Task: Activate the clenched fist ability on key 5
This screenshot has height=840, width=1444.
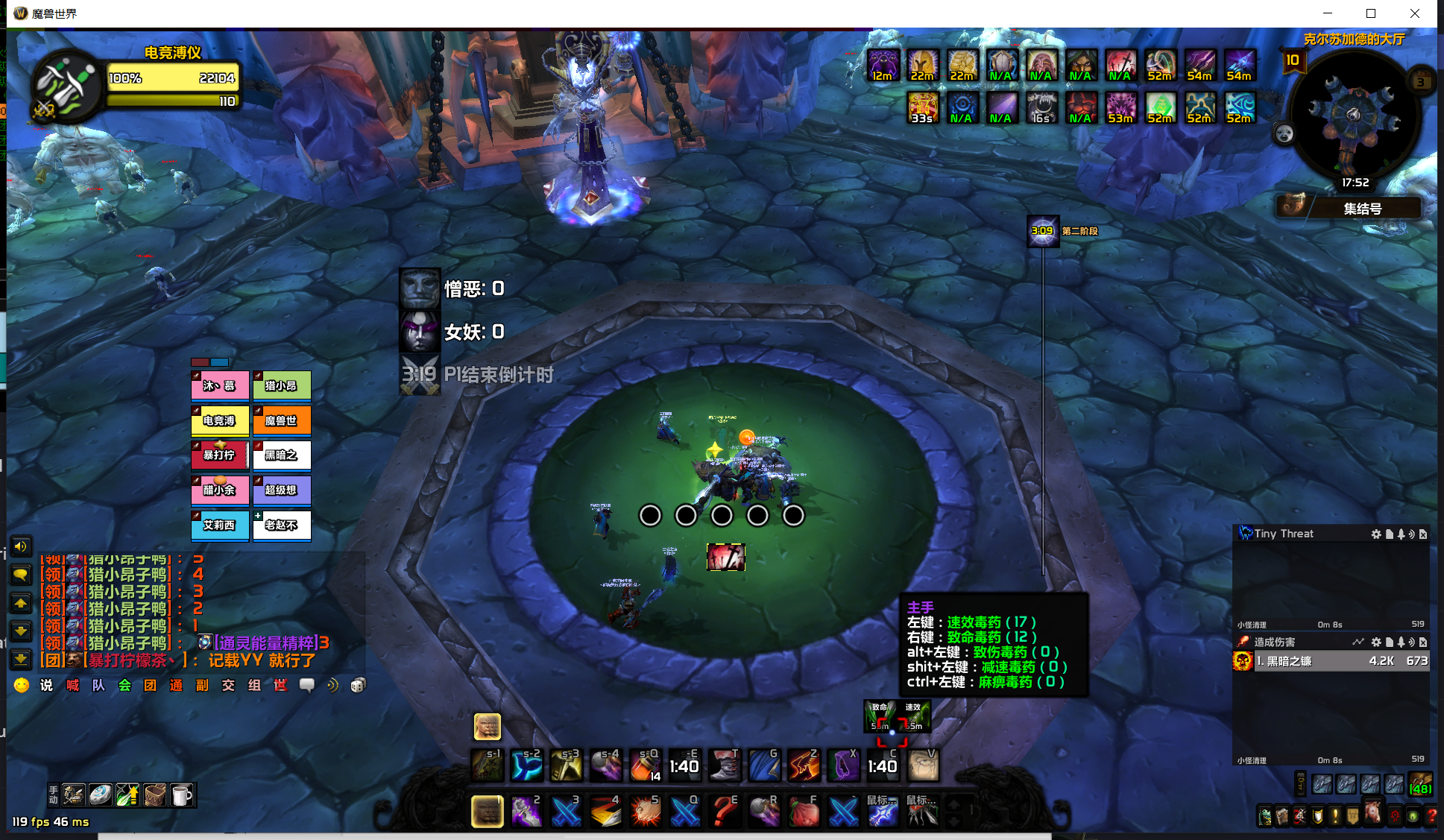Action: point(645,812)
